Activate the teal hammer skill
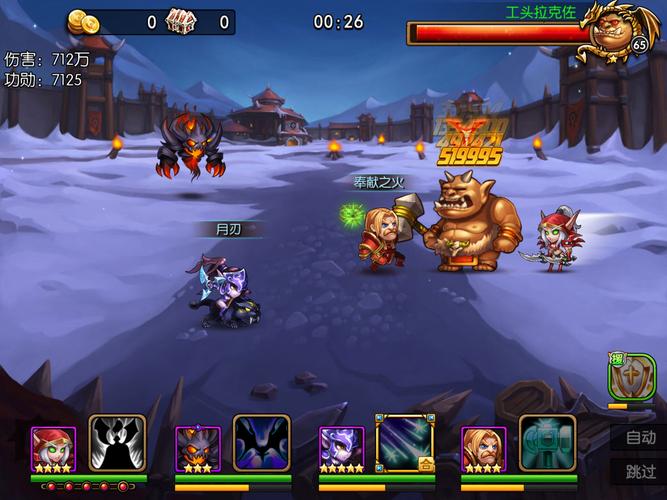Viewport: 667px width, 500px height. pyautogui.click(x=547, y=443)
